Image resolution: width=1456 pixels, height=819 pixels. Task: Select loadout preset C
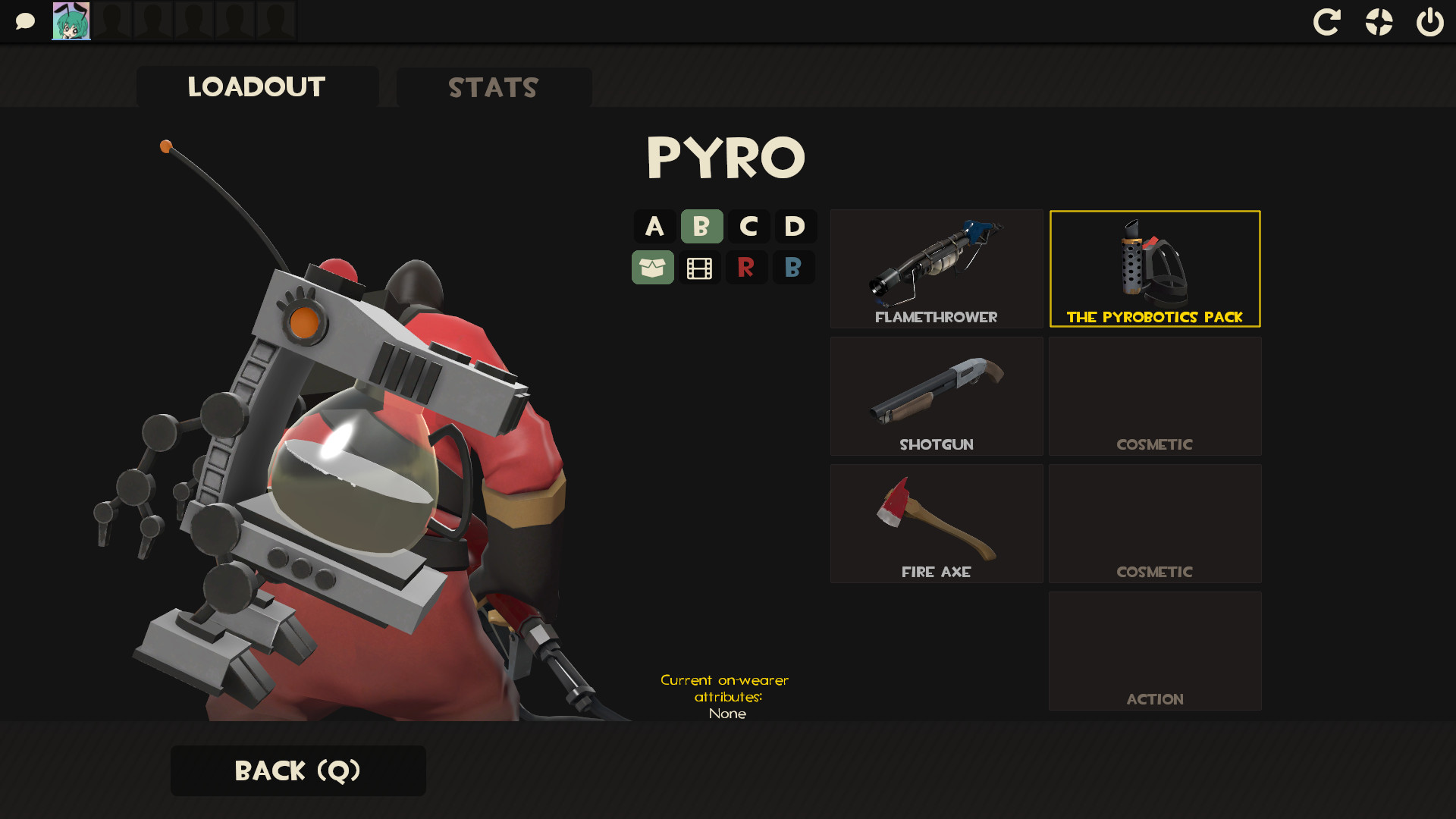(747, 226)
